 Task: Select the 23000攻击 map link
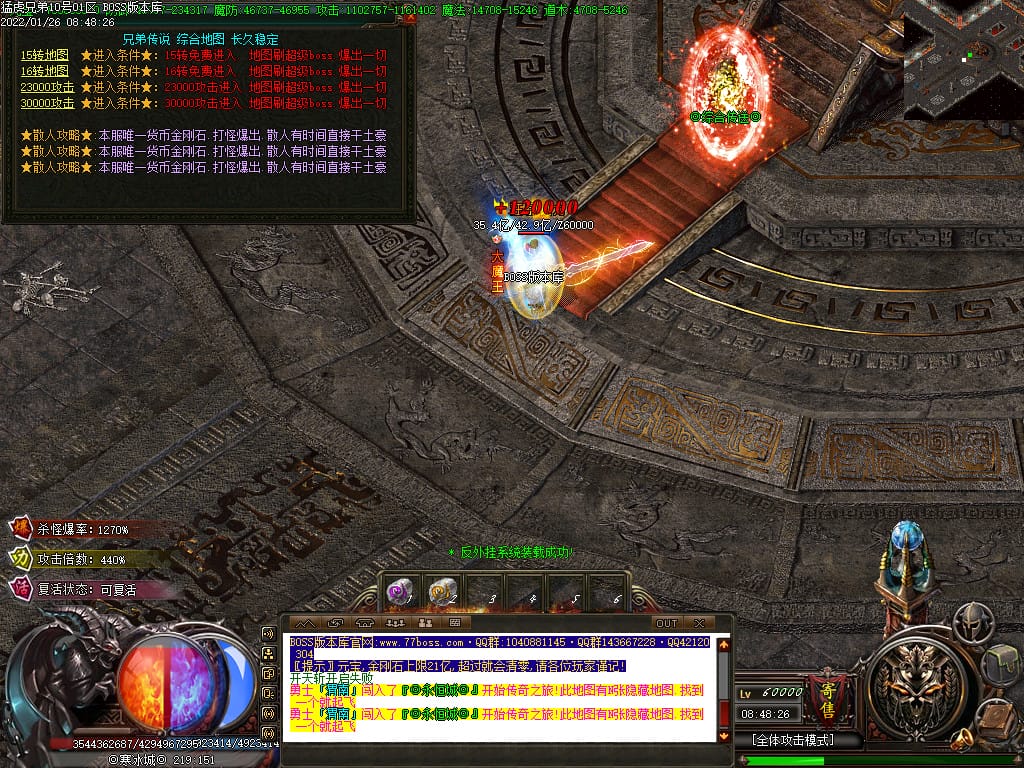point(47,87)
